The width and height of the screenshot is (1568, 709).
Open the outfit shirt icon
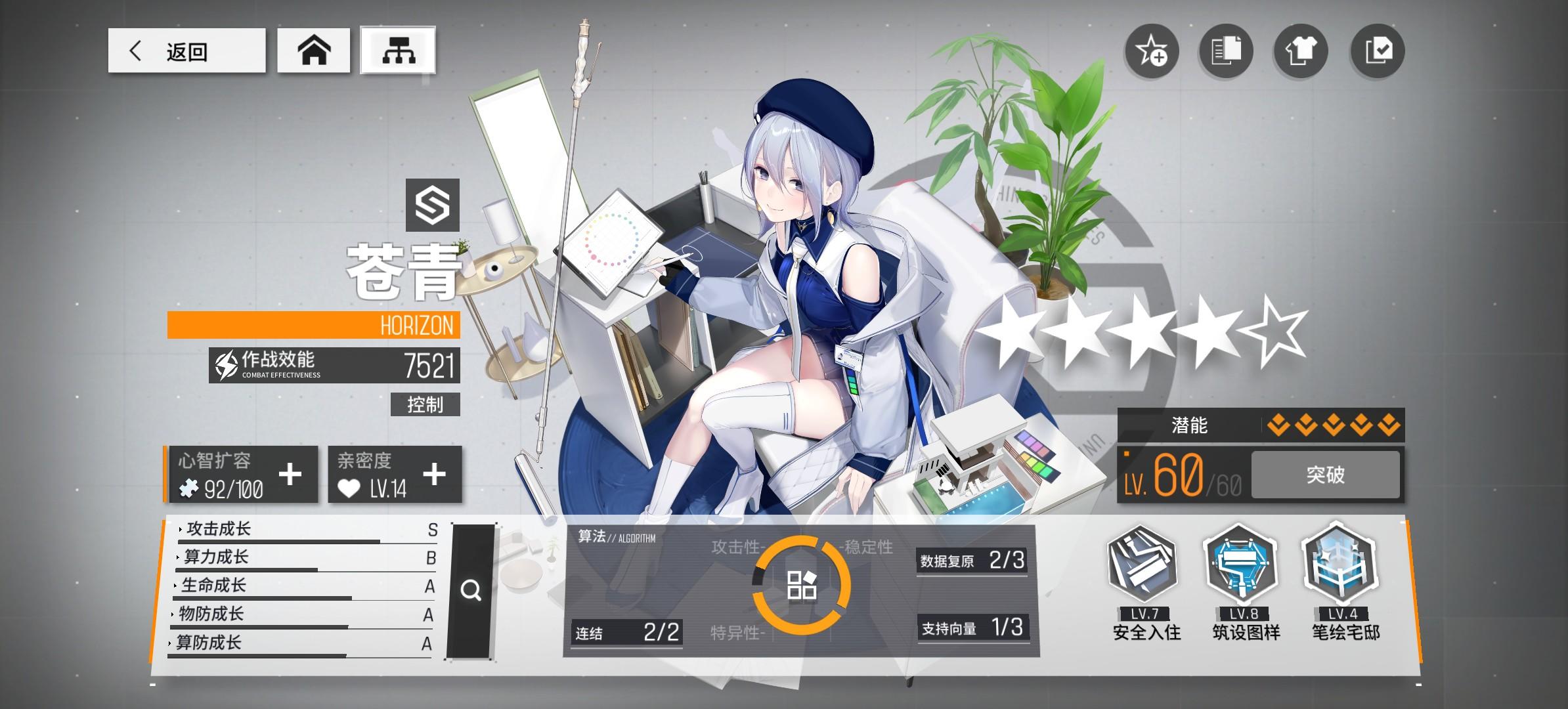point(1301,51)
